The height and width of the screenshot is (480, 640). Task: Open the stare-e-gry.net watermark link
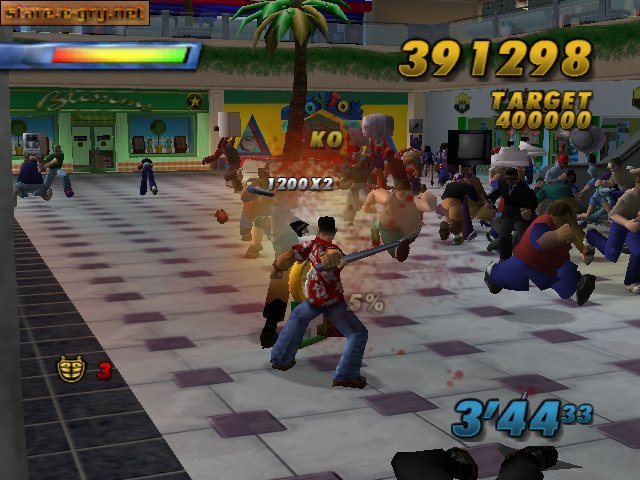click(x=75, y=13)
